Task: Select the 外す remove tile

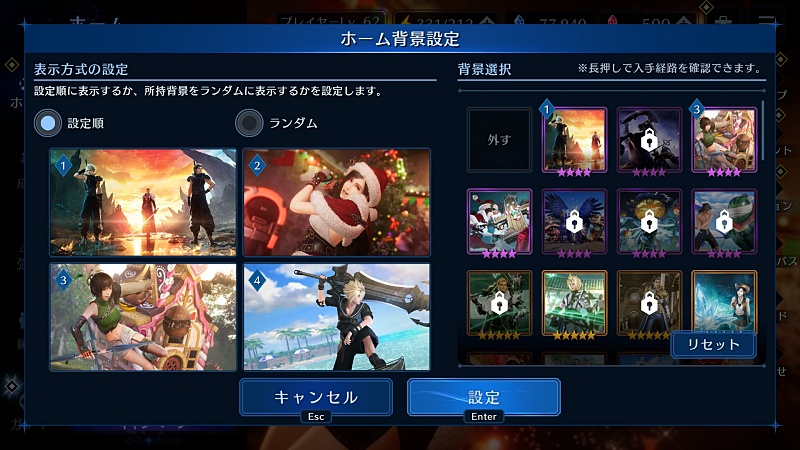Action: 499,140
